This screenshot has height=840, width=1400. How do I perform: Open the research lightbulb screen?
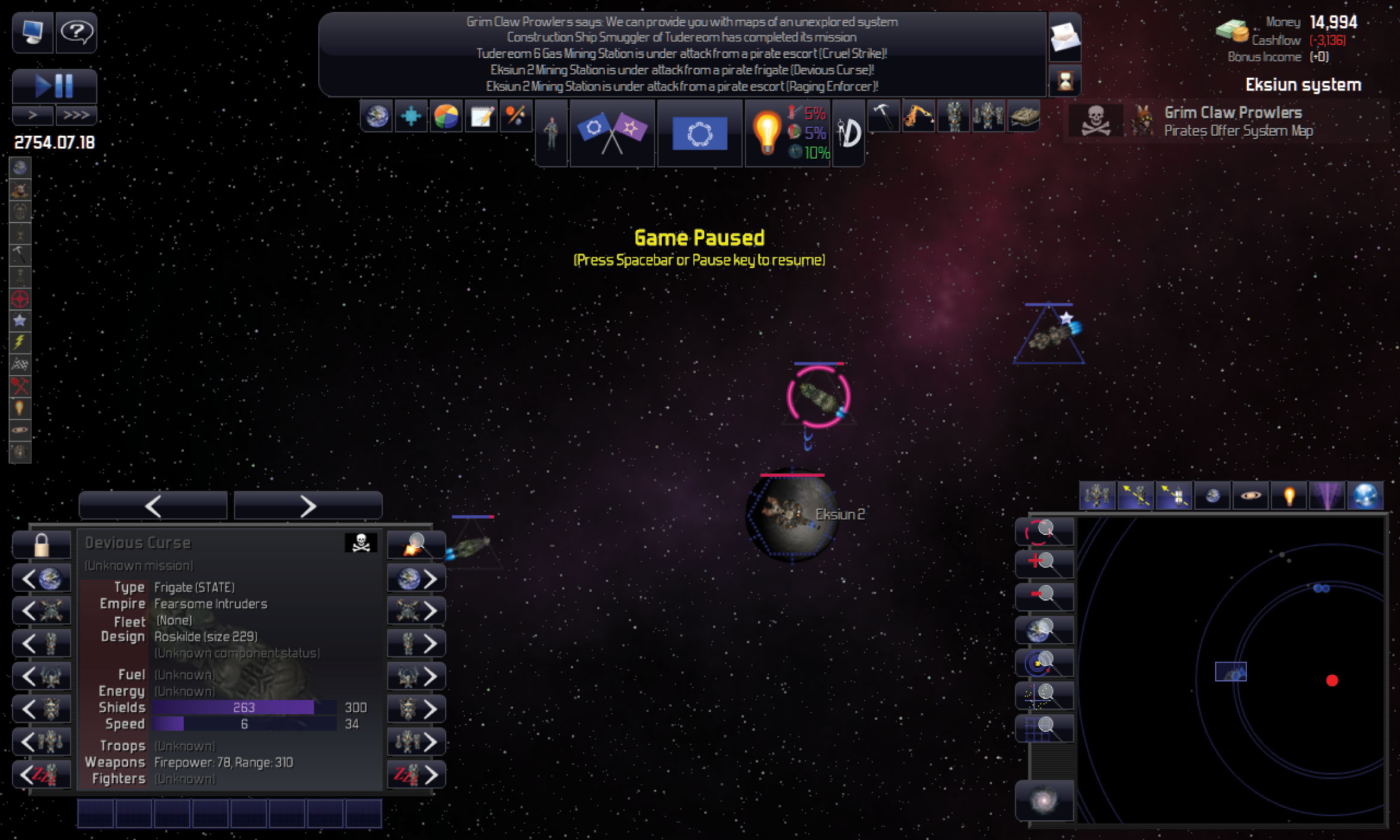tap(766, 133)
